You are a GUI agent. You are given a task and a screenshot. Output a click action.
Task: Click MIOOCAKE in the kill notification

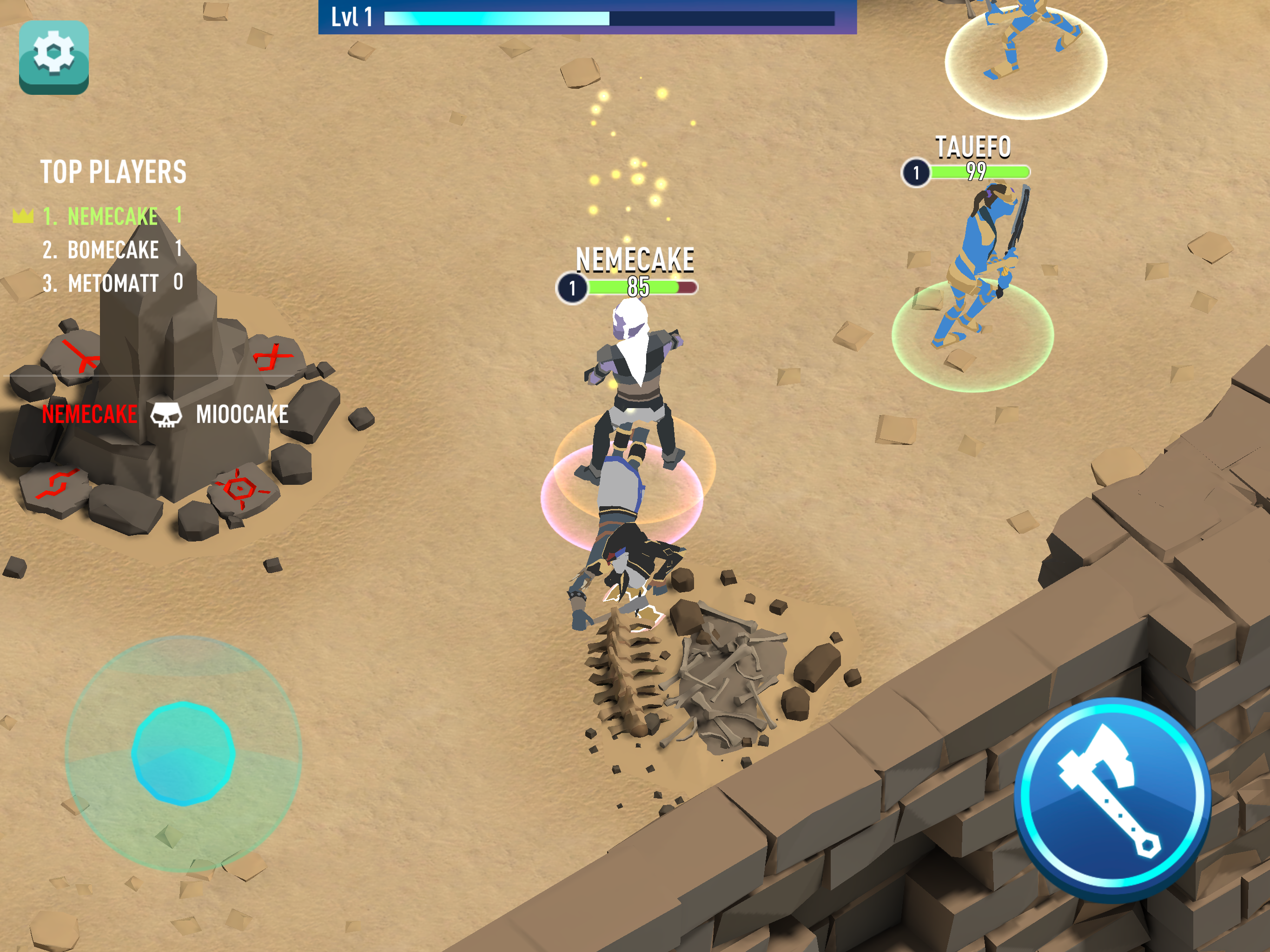242,413
